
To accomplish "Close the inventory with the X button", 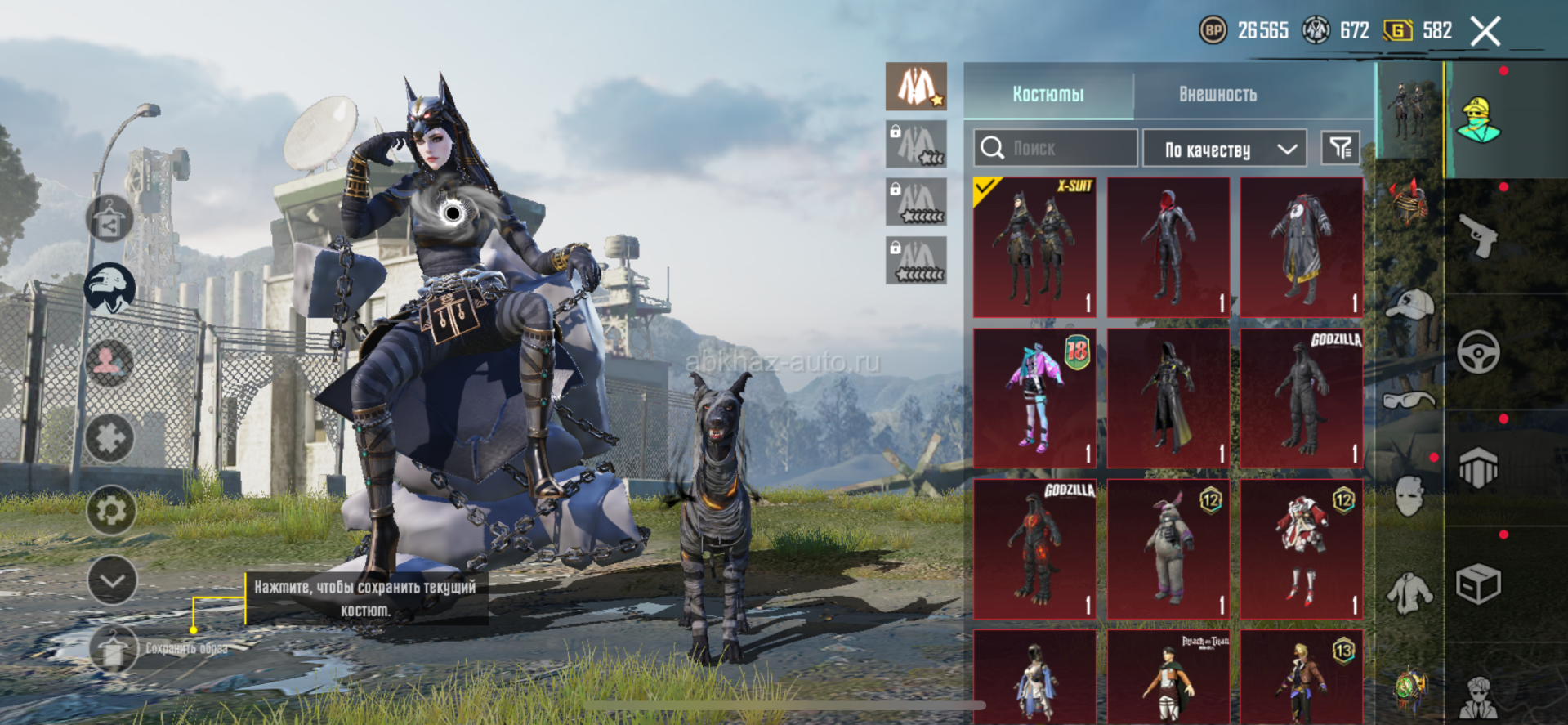I will 1485,32.
